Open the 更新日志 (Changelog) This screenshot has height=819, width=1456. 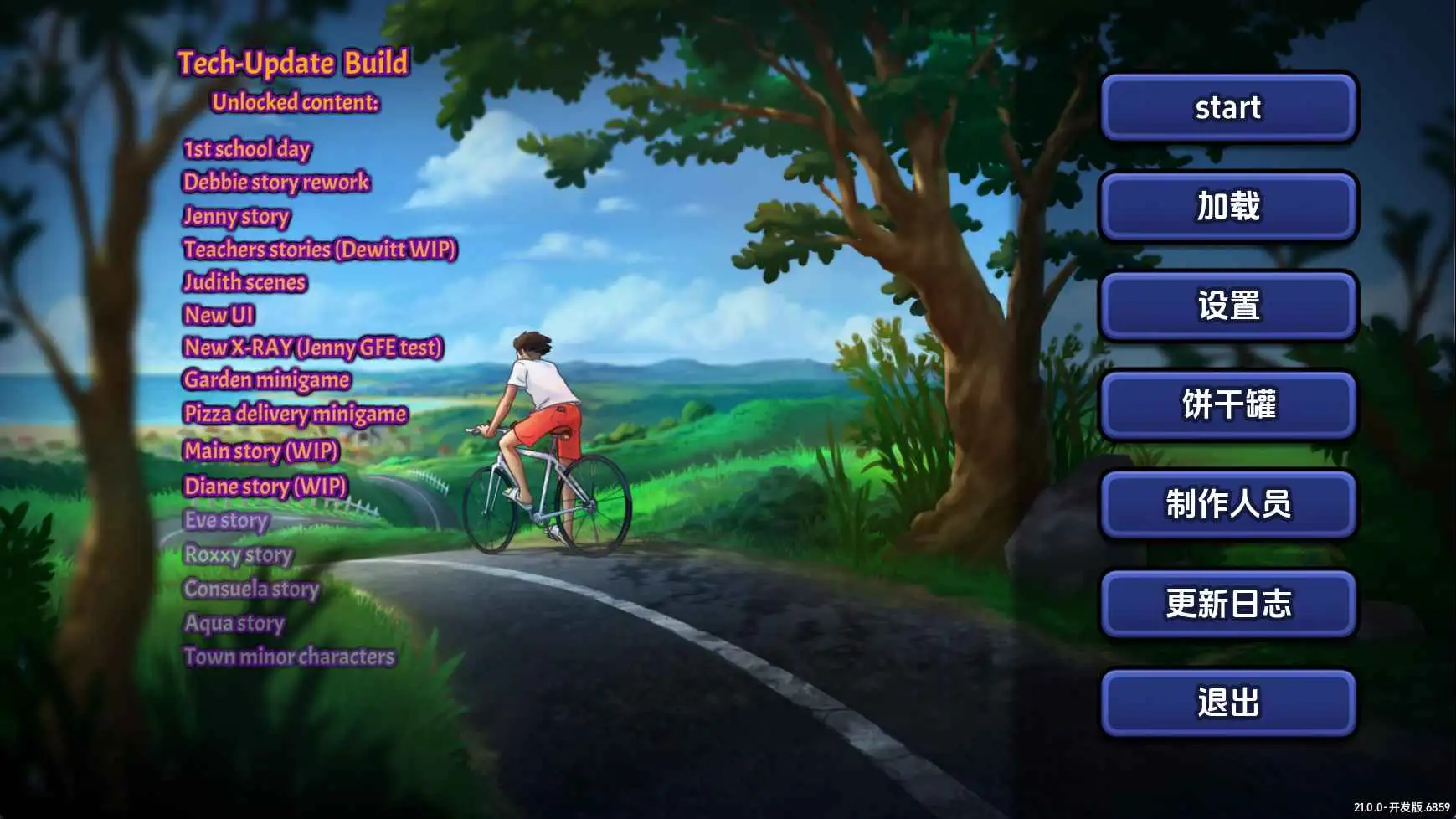(x=1227, y=605)
